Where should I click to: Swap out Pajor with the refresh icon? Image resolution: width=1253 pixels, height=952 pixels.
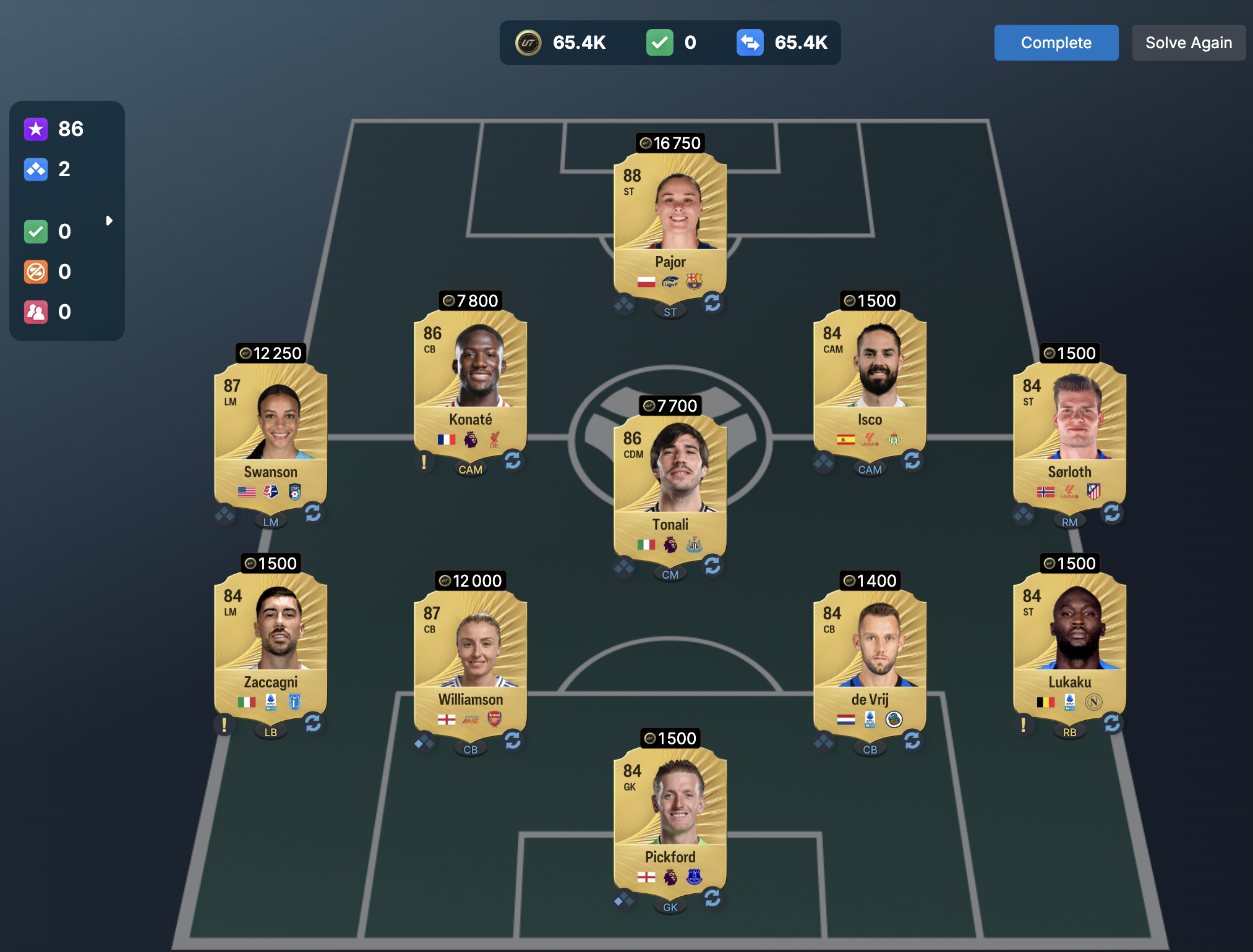(712, 303)
